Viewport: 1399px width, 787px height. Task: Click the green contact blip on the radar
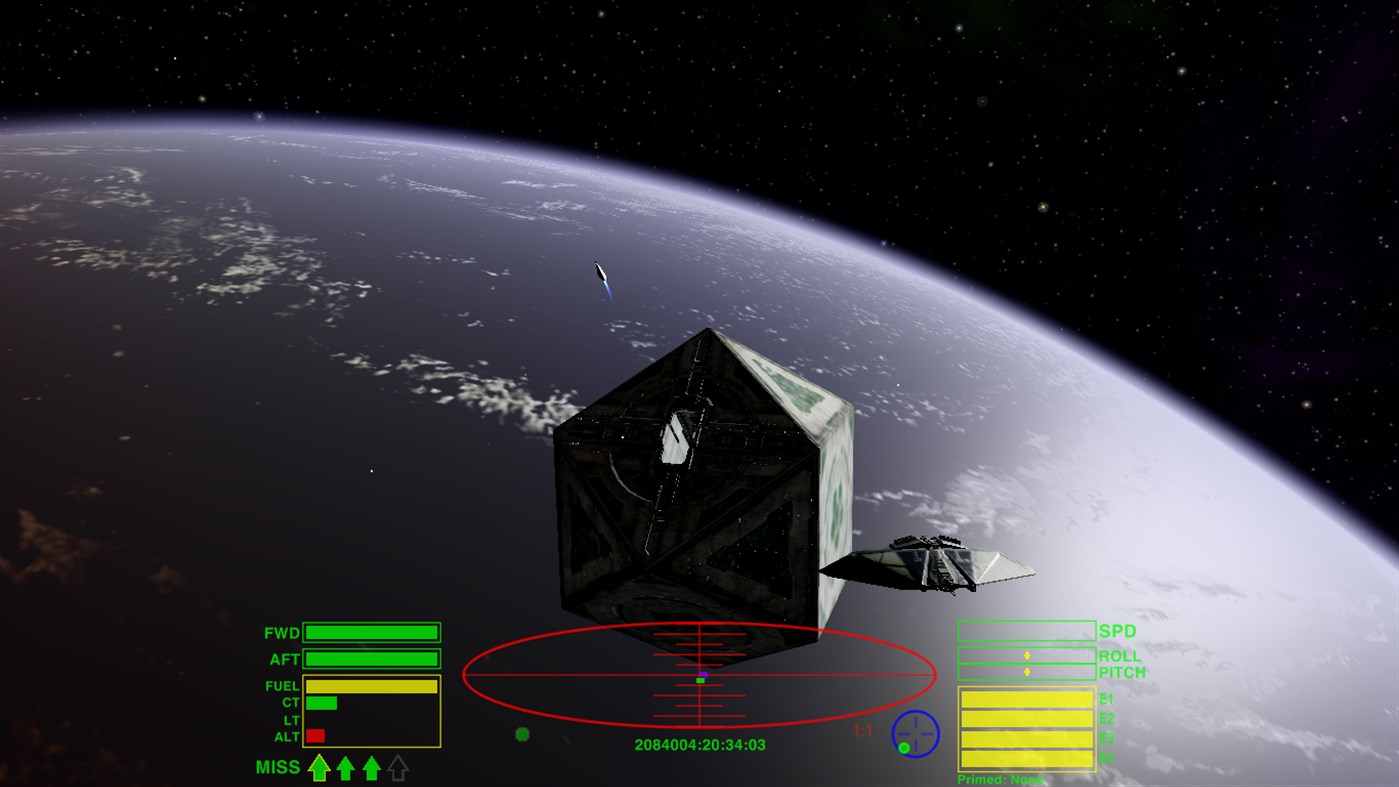point(522,732)
